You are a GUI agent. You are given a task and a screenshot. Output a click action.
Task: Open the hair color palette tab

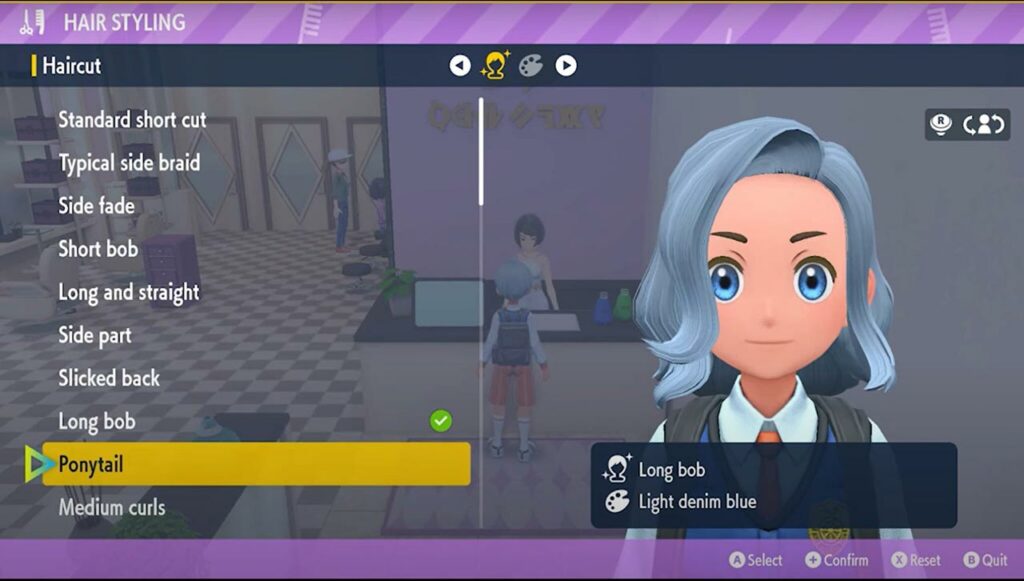[530, 66]
